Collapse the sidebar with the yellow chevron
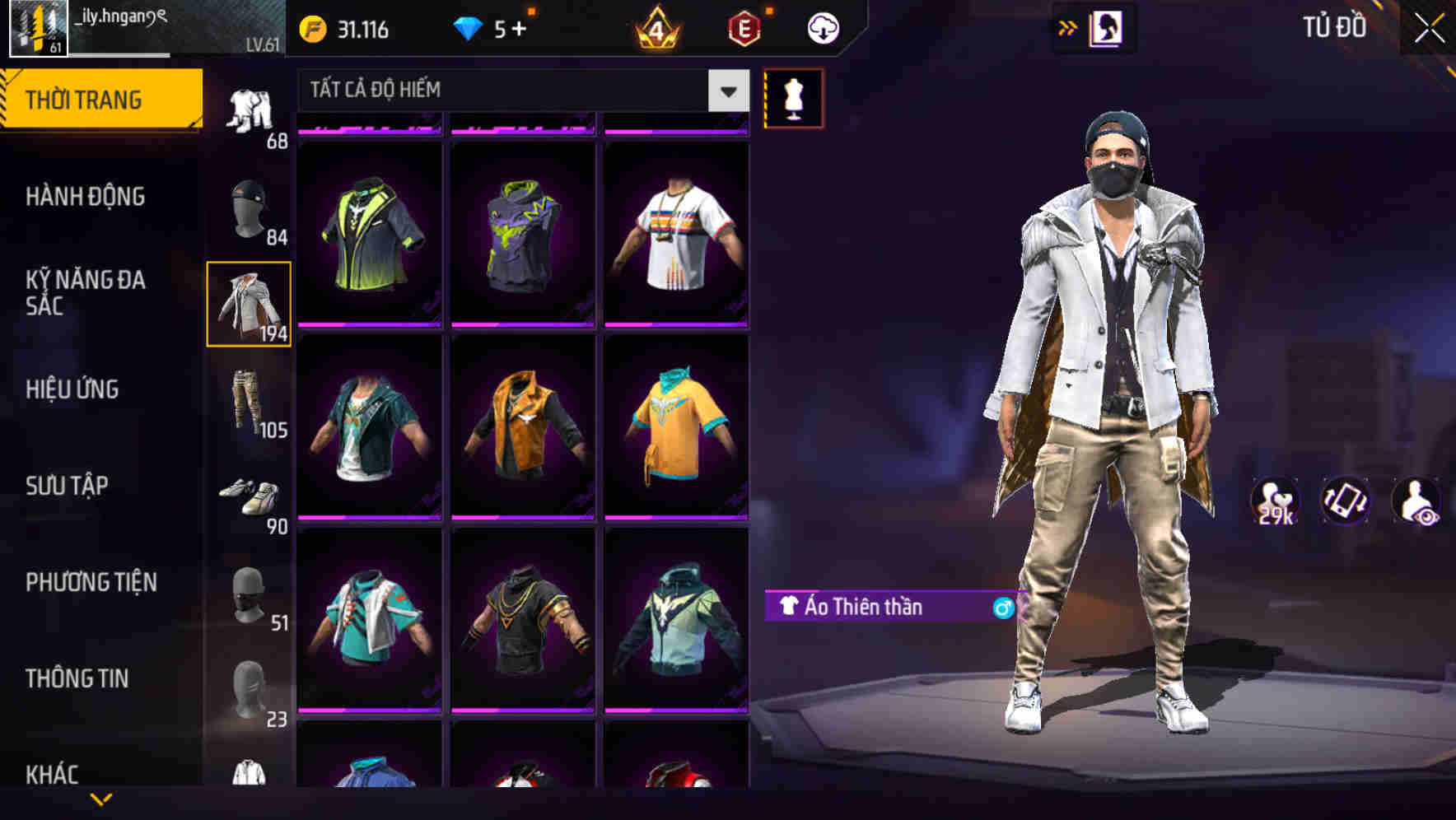 pos(101,799)
